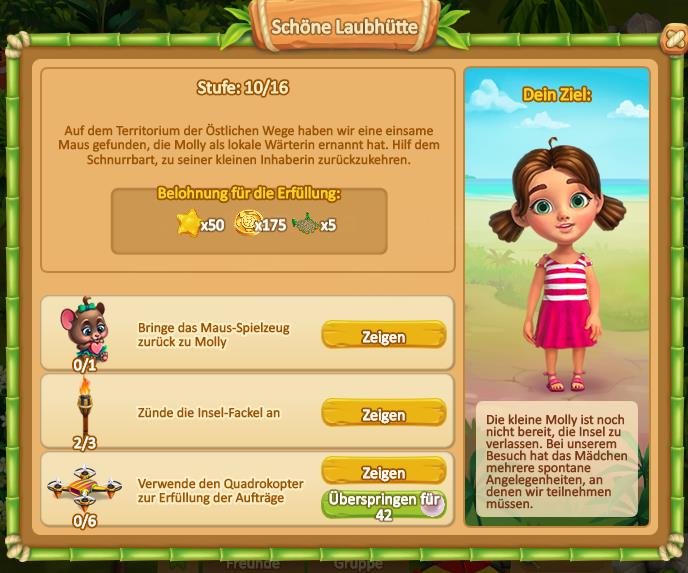Skip the Quadrokopter task for 42

point(383,504)
